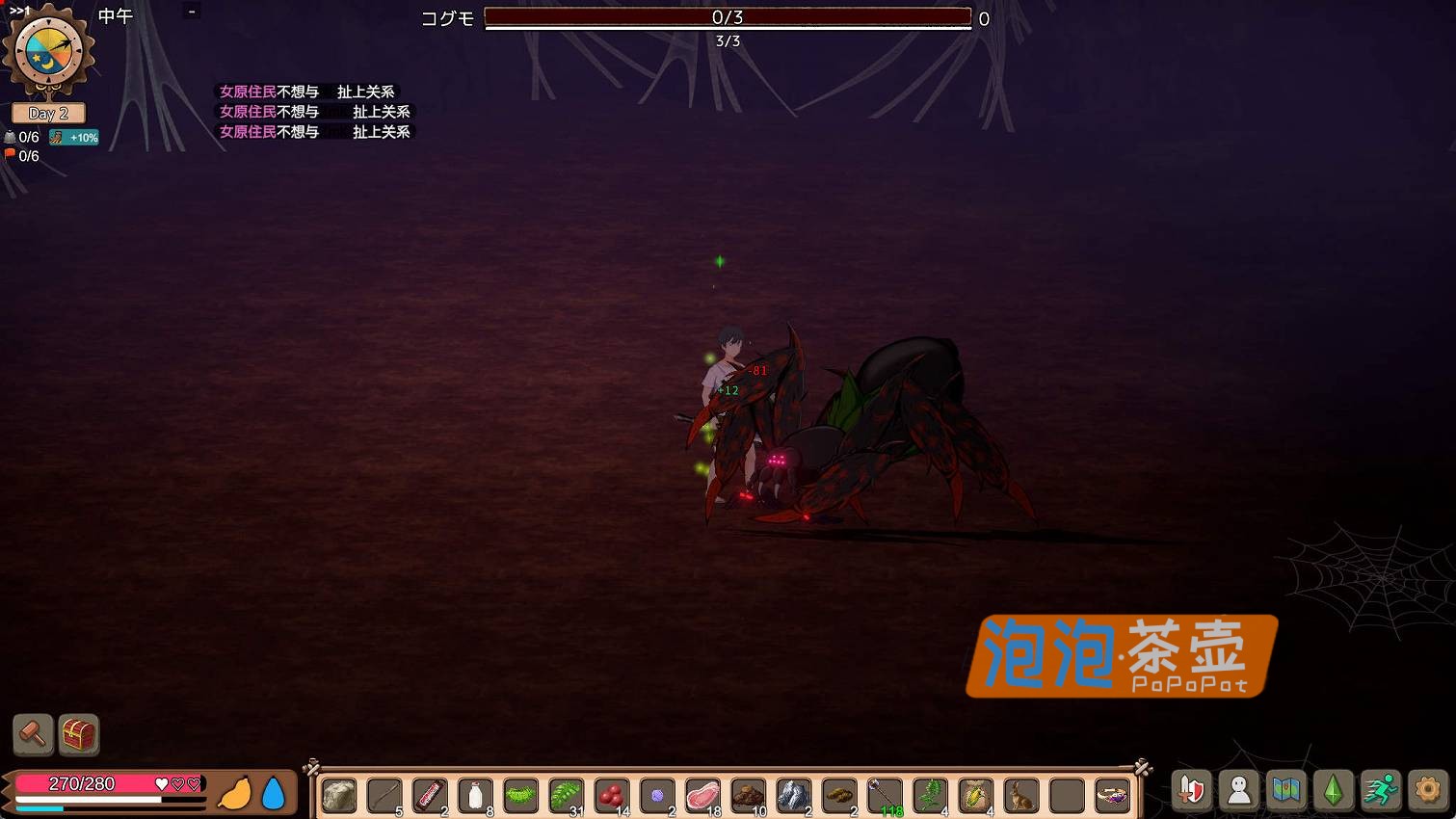The width and height of the screenshot is (1456, 819).
Task: Click the 中午 time label
Action: point(114,14)
